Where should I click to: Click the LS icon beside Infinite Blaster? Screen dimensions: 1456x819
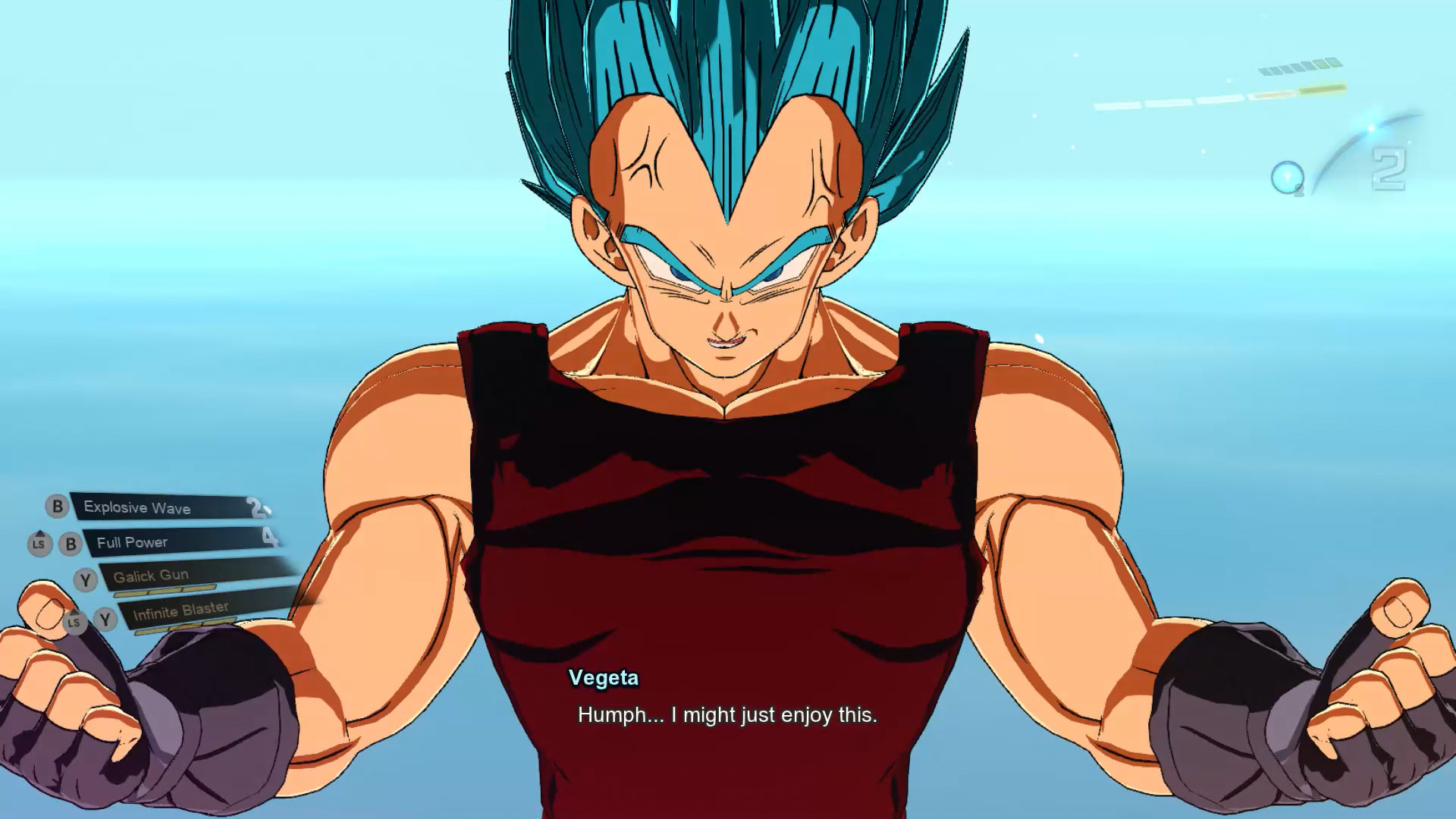[74, 623]
